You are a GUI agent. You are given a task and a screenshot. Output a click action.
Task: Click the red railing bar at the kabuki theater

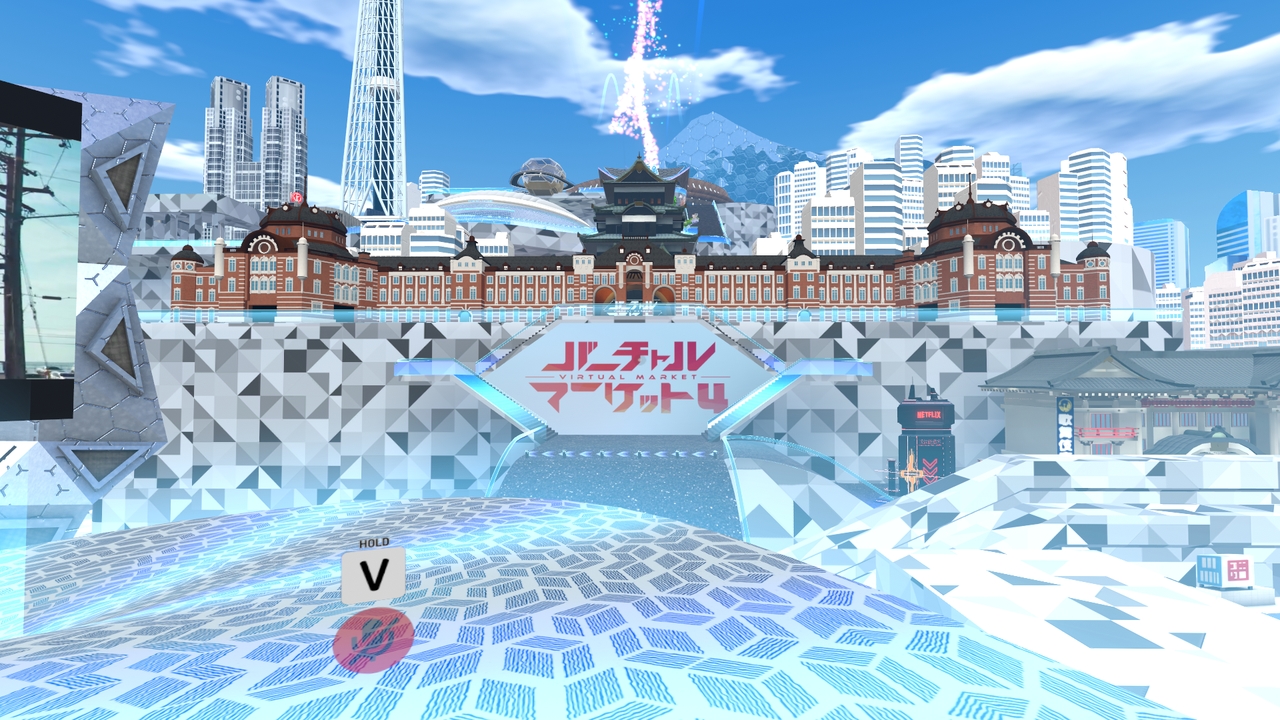1108,433
